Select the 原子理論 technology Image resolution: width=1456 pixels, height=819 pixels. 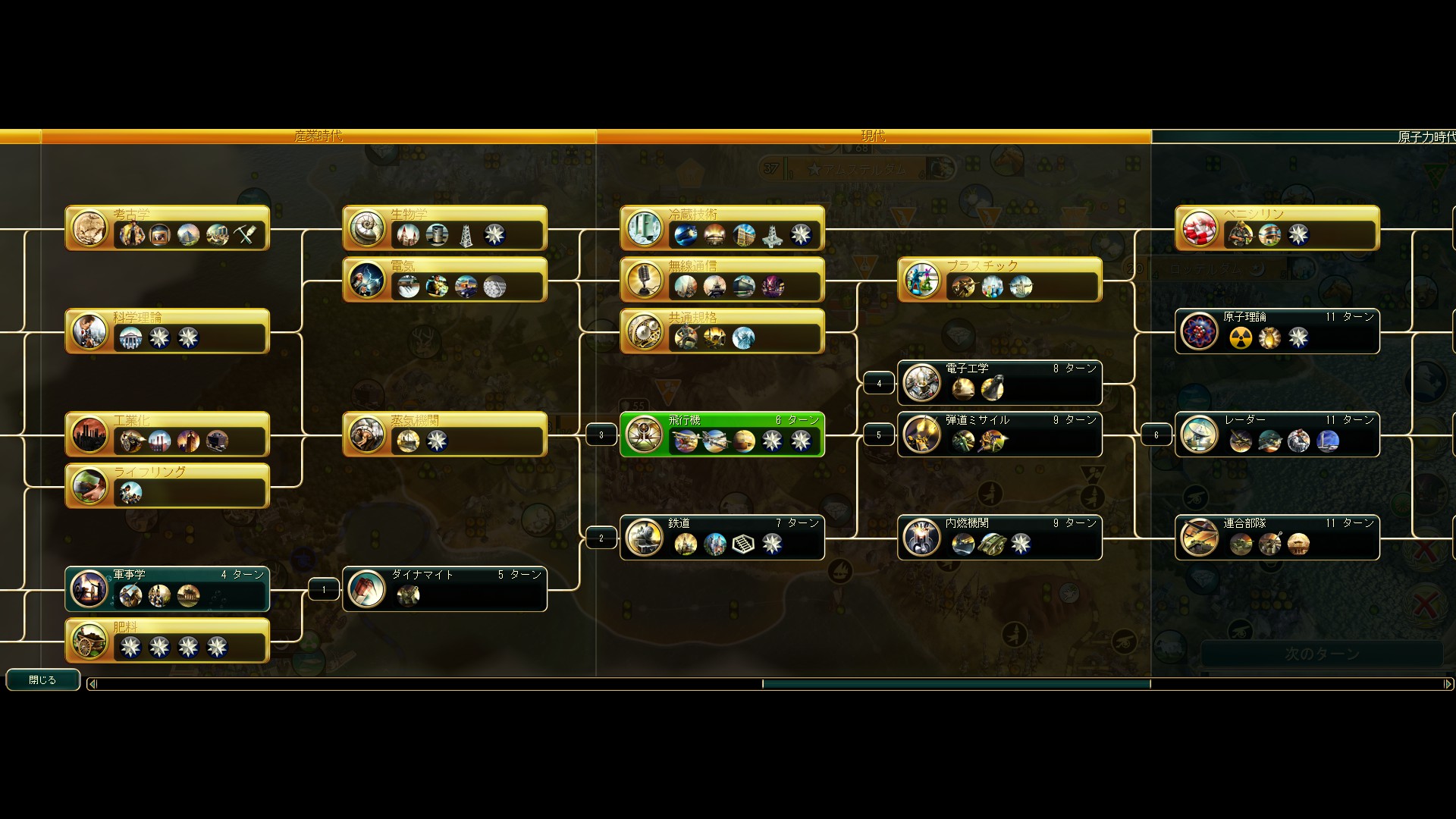point(1277,331)
